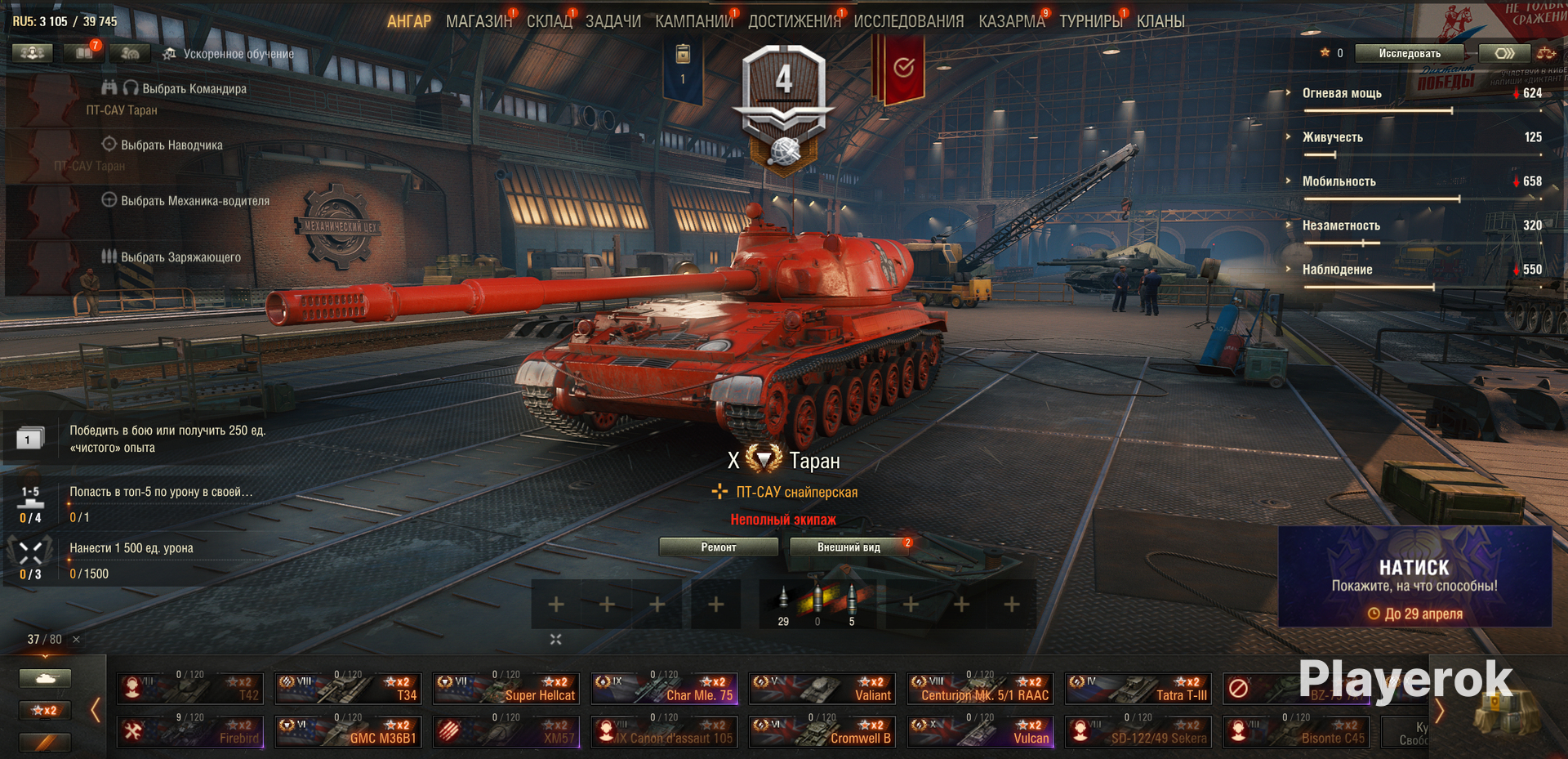Screen dimensions: 1568x759
Task: Choose the Tatra T-III tank card
Action: pos(1138,689)
